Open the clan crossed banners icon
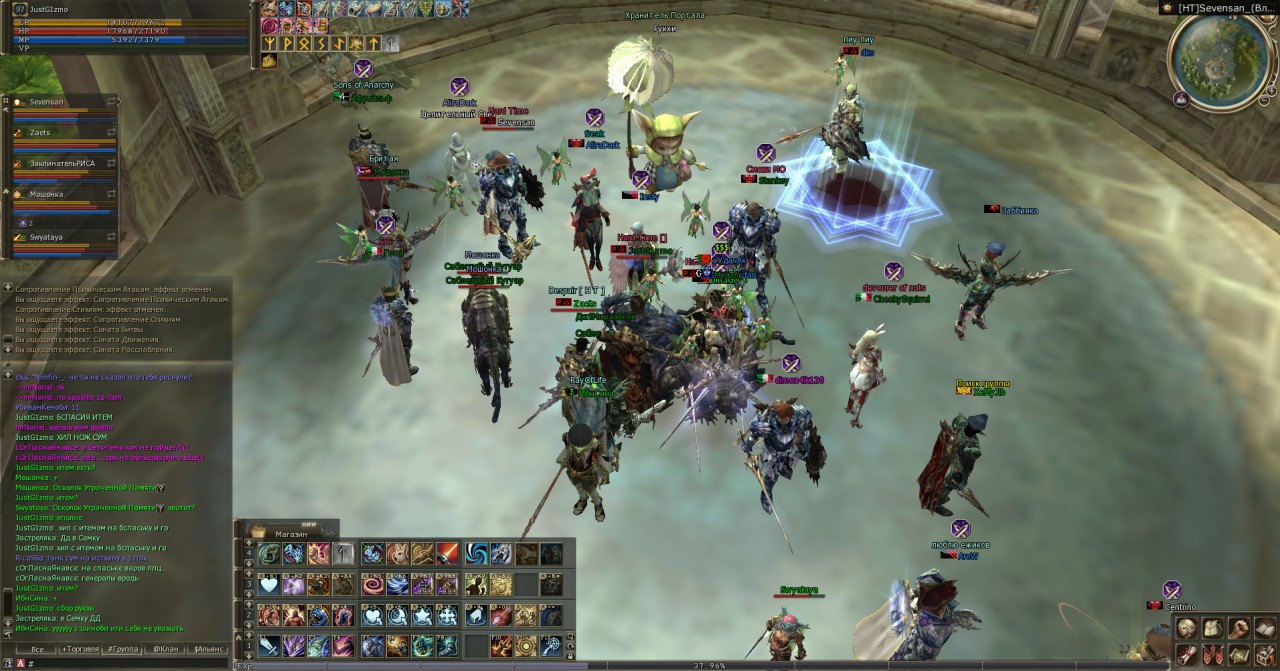1280x671 pixels. (1211, 654)
